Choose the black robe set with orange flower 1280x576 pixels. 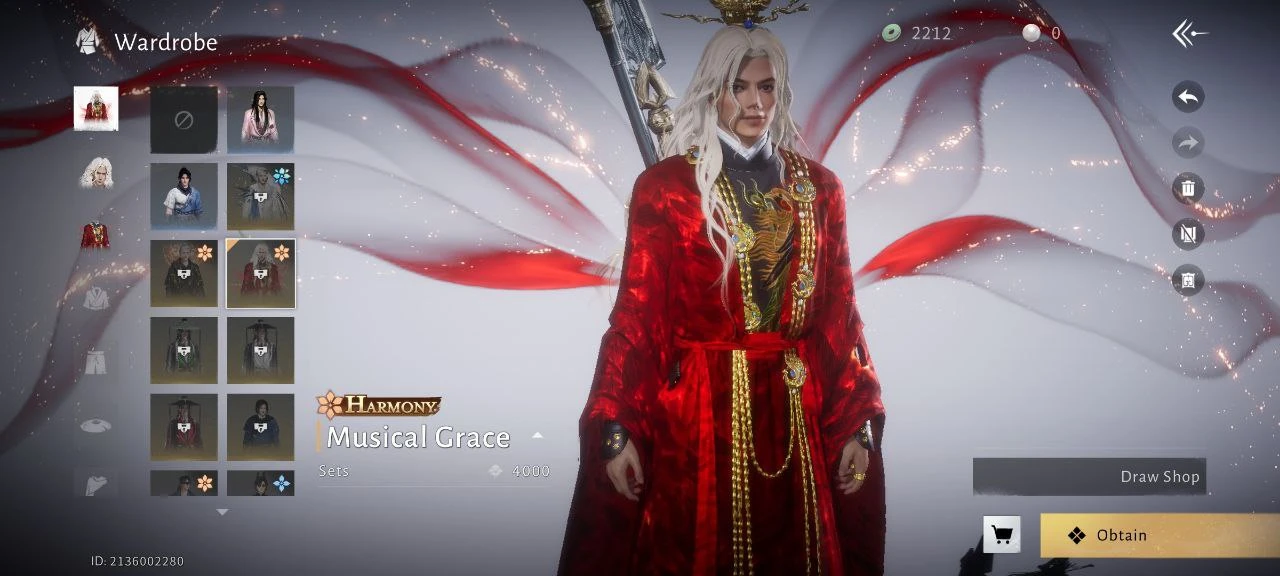pyautogui.click(x=184, y=273)
